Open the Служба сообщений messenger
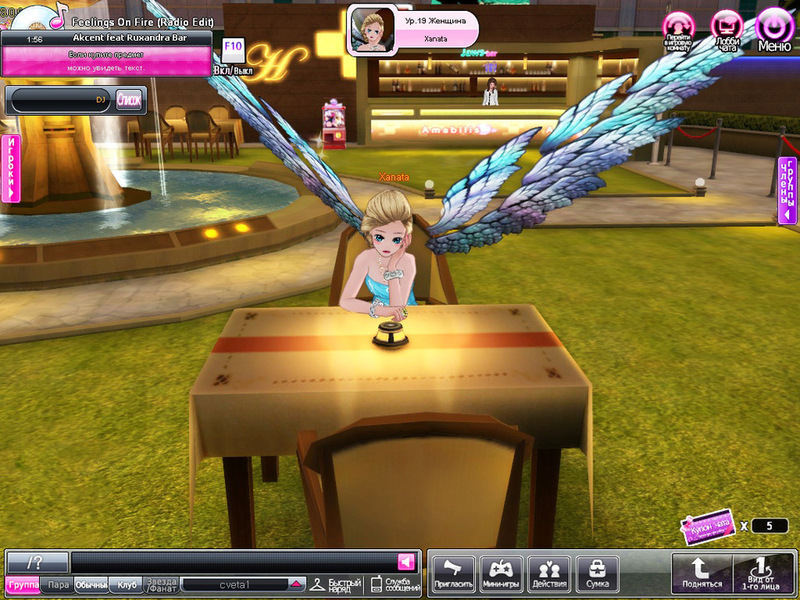Image resolution: width=800 pixels, height=600 pixels. tap(396, 584)
